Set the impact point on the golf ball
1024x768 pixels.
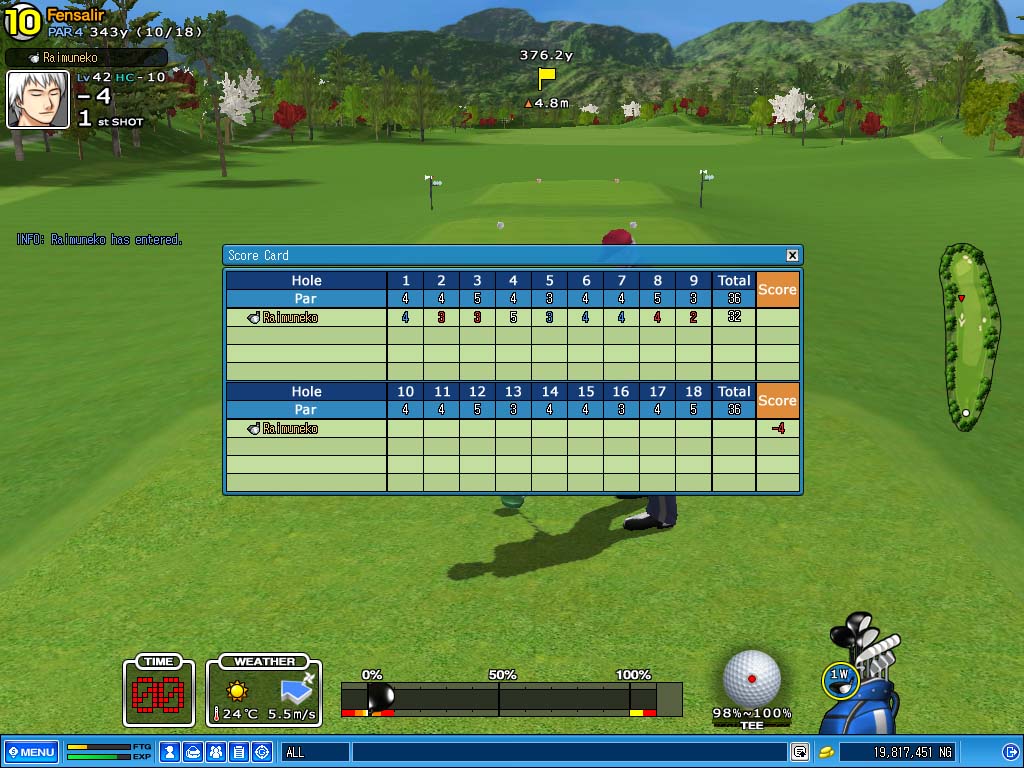coord(752,678)
